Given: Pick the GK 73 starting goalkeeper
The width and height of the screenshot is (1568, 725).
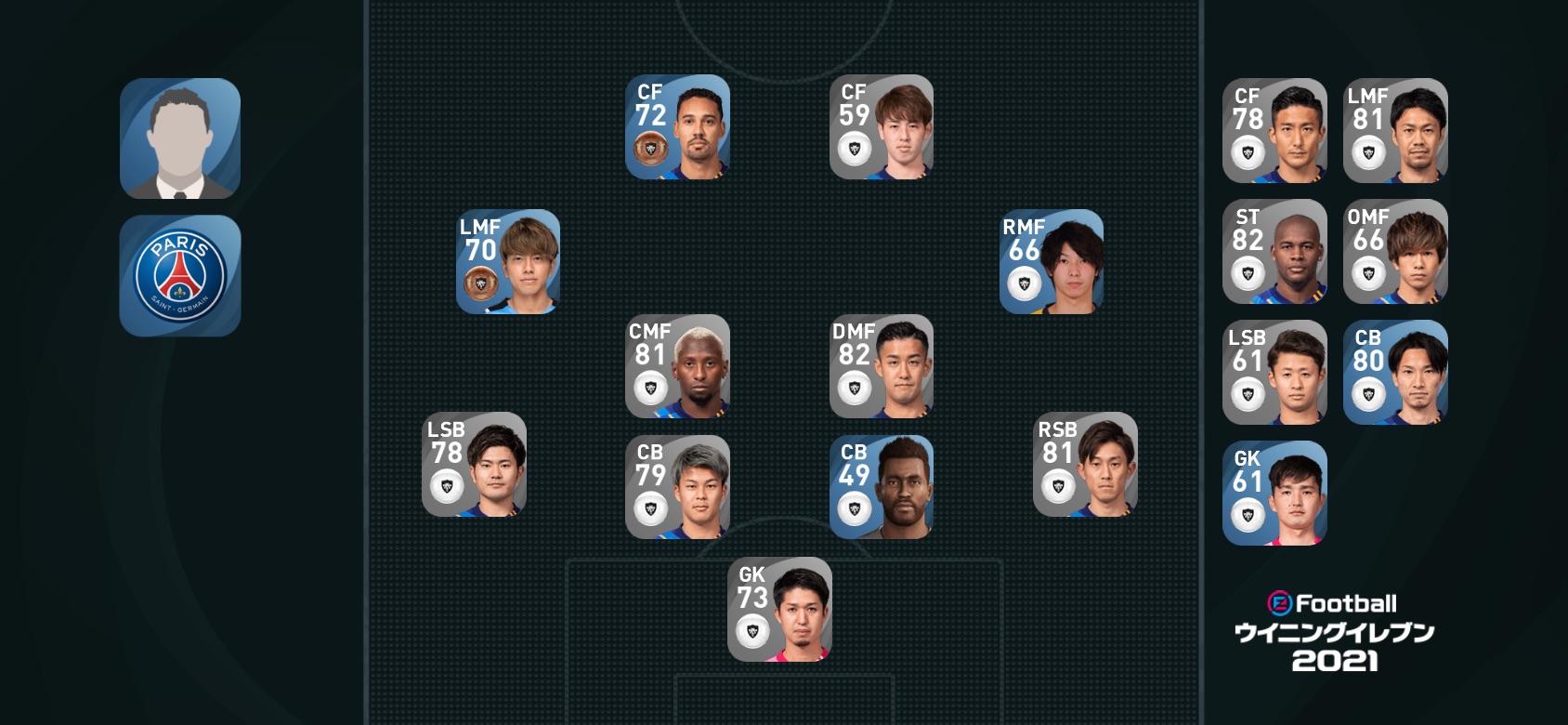Looking at the screenshot, I should 779,609.
